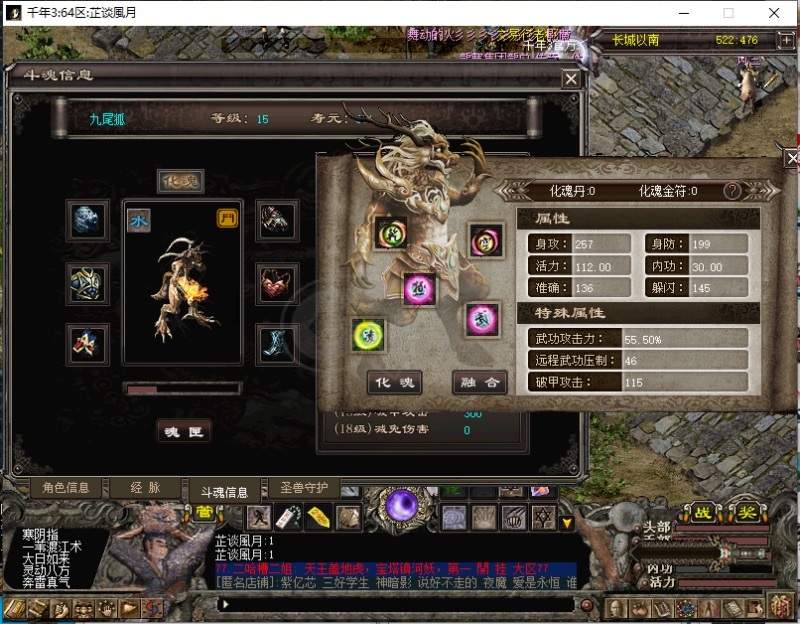Viewport: 800px width, 624px height.
Task: Select the 斗魂信息 tab
Action: (225, 492)
